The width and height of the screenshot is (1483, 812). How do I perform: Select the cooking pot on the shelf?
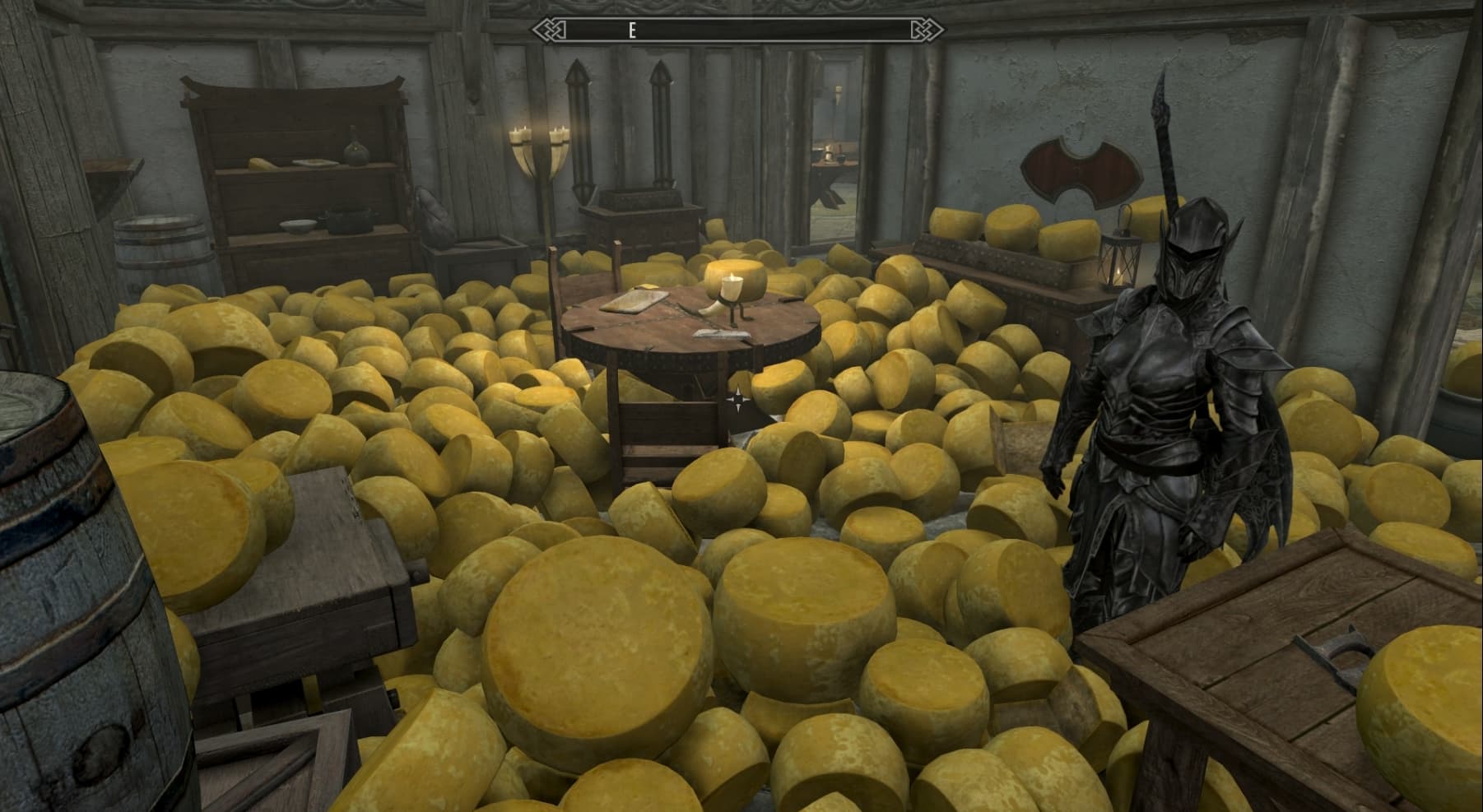click(349, 220)
